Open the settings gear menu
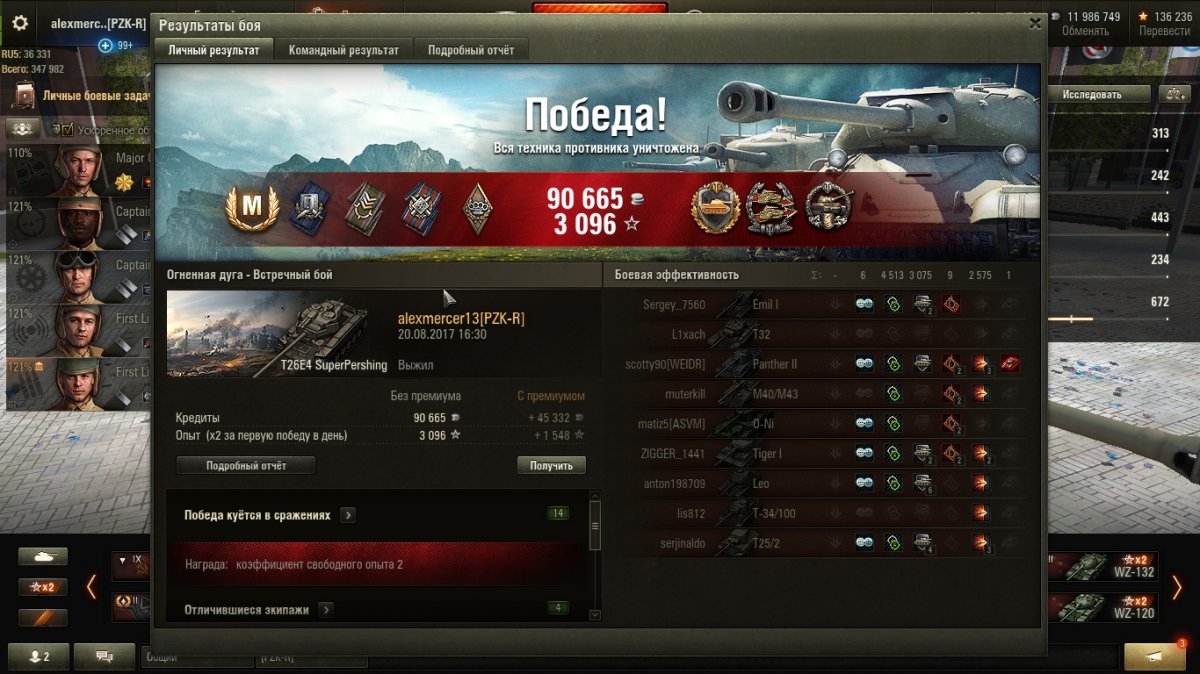The width and height of the screenshot is (1200, 674). point(20,23)
